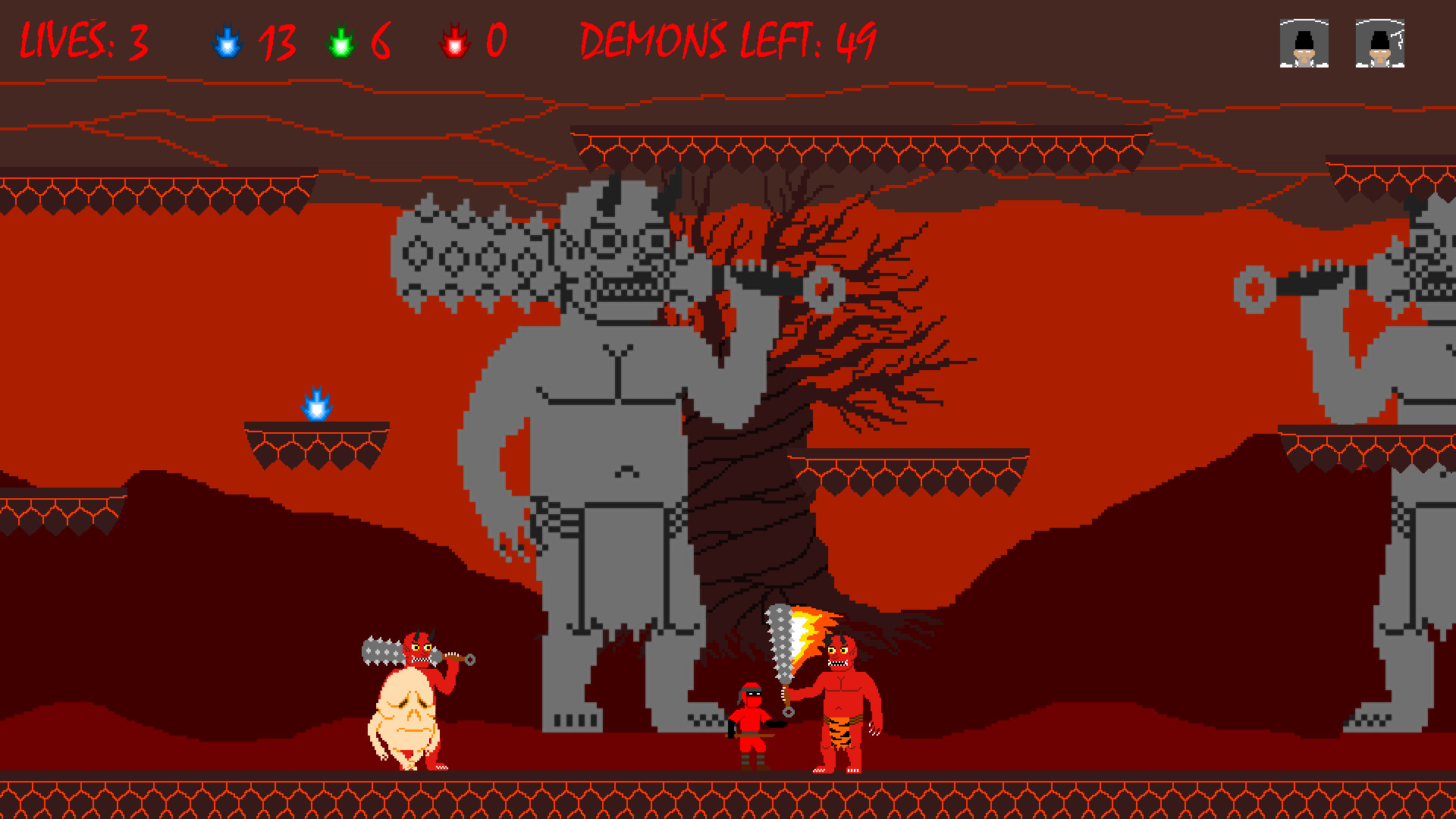Select the second ninja portrait with cracked frame
The height and width of the screenshot is (819, 1456).
point(1382,44)
